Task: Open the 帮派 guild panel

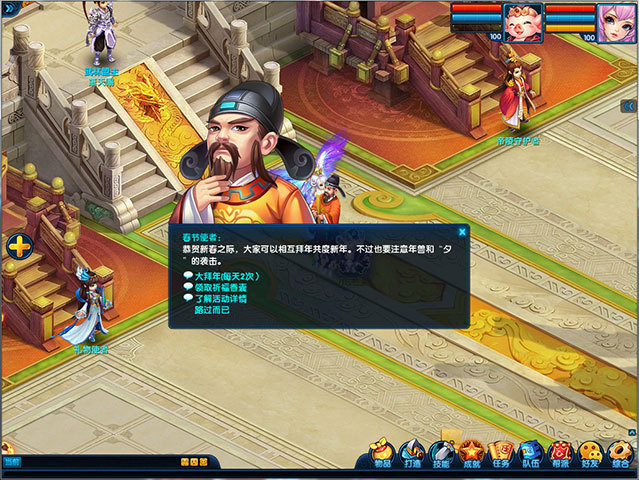Action: pyautogui.click(x=561, y=454)
